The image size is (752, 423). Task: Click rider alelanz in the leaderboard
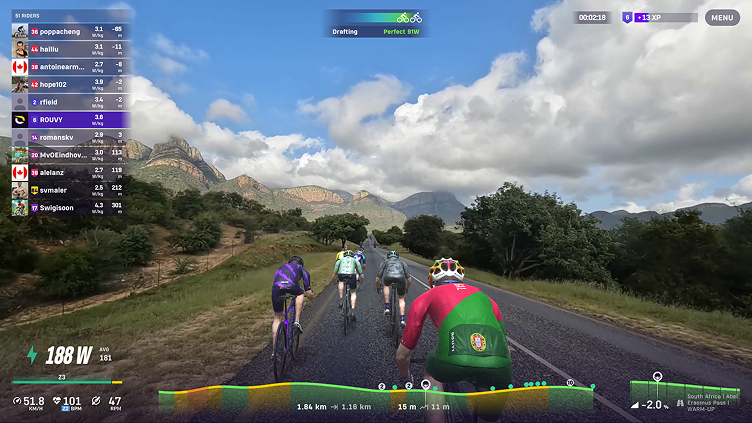69,172
